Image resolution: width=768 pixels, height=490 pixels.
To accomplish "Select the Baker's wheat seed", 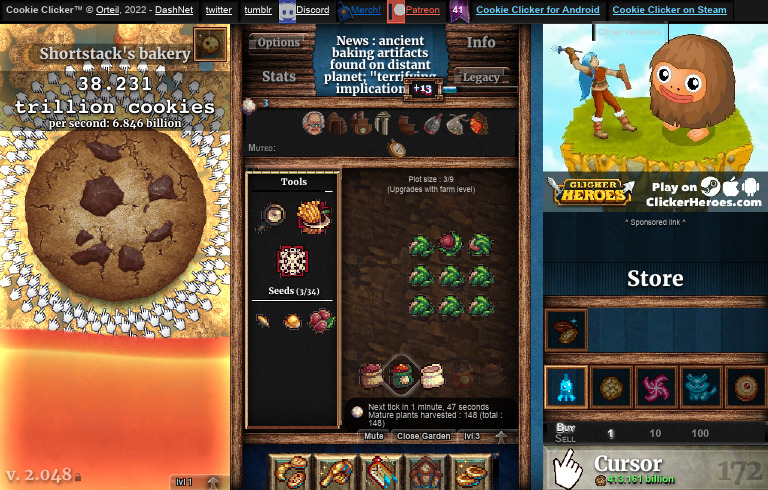I will (x=262, y=321).
